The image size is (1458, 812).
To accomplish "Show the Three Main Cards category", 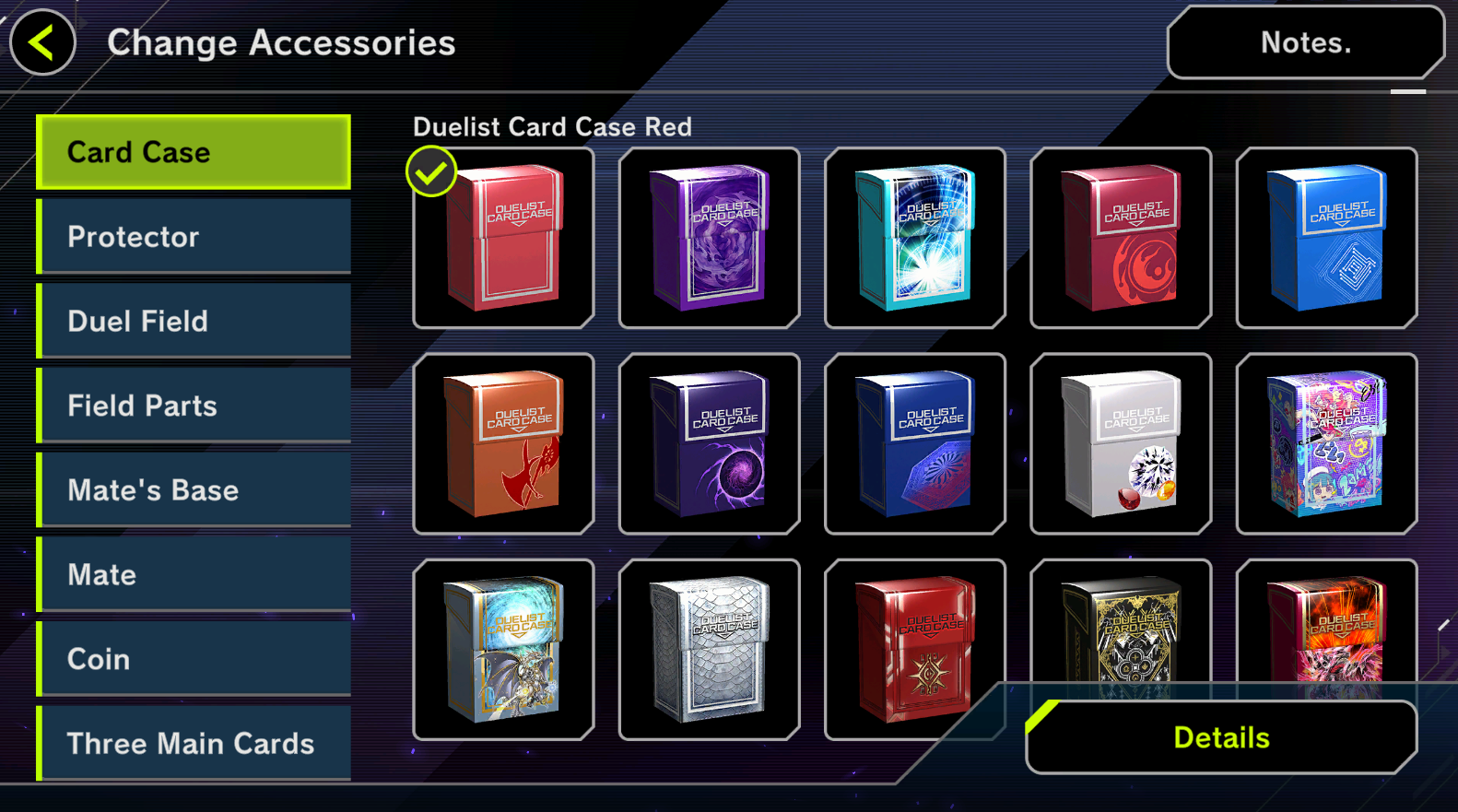I will pos(194,743).
